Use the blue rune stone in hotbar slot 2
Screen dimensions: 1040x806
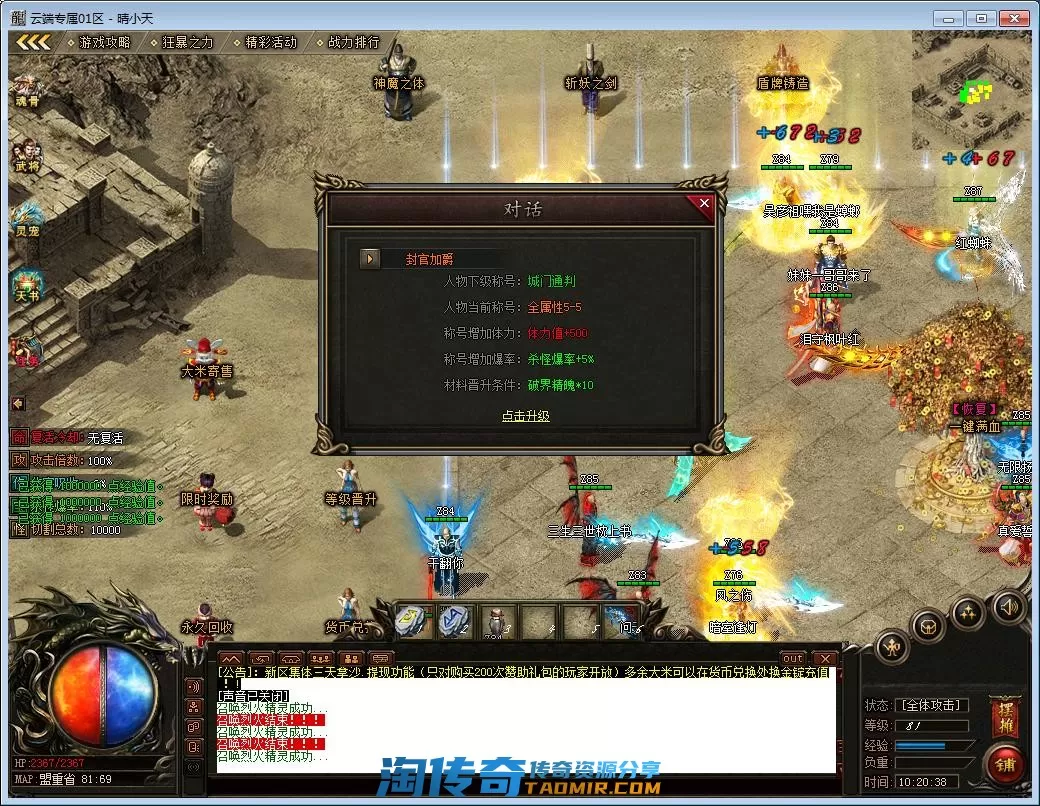[455, 620]
